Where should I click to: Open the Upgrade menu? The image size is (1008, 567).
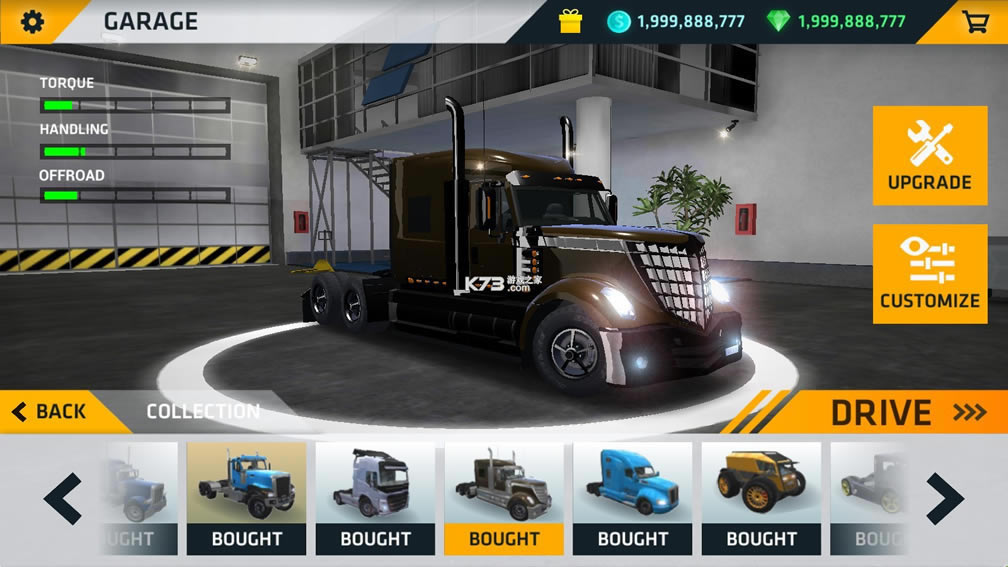pos(930,156)
